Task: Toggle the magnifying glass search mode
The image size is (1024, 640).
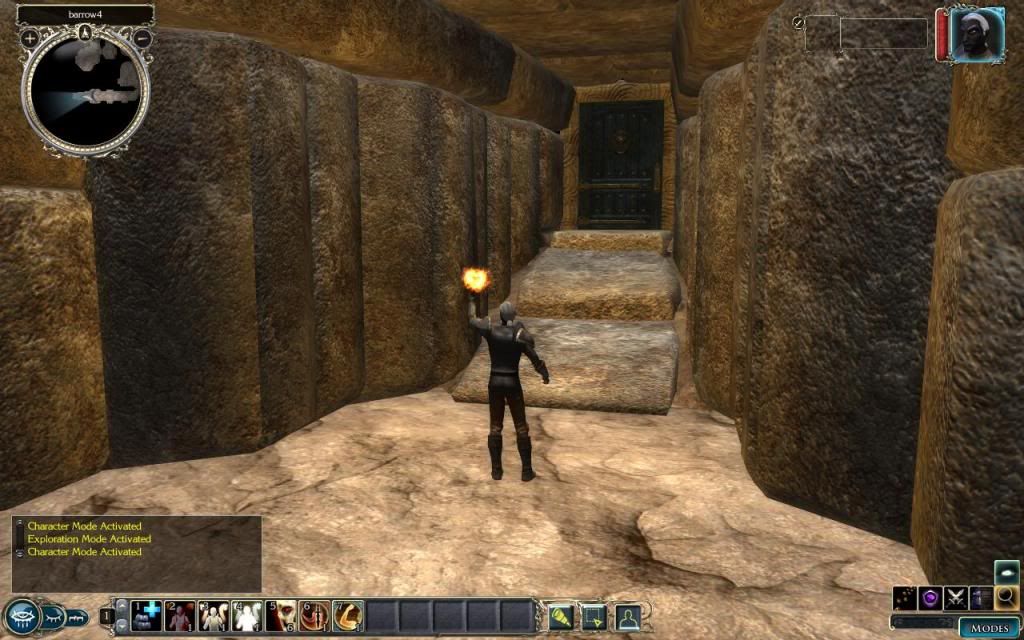Action: pos(1007,597)
